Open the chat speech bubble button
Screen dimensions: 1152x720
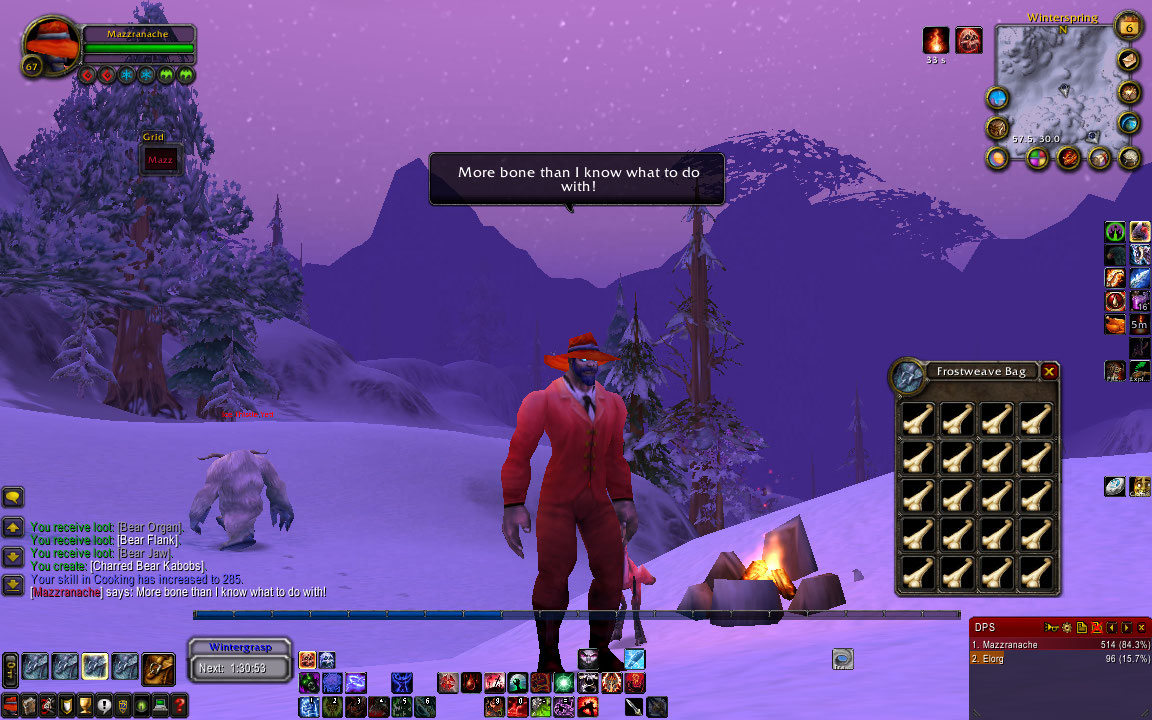[13, 497]
